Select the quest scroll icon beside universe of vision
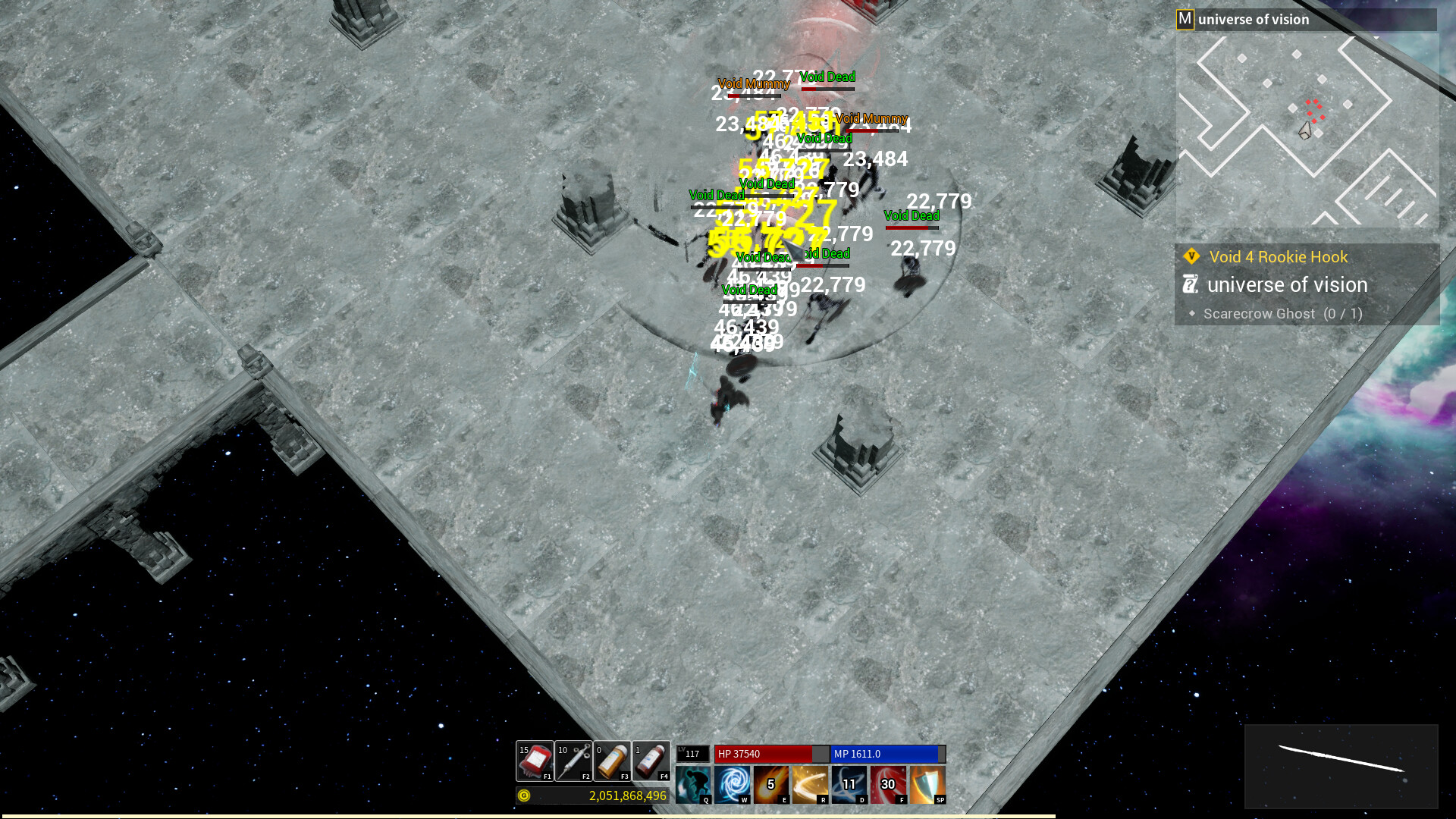 (x=1190, y=284)
